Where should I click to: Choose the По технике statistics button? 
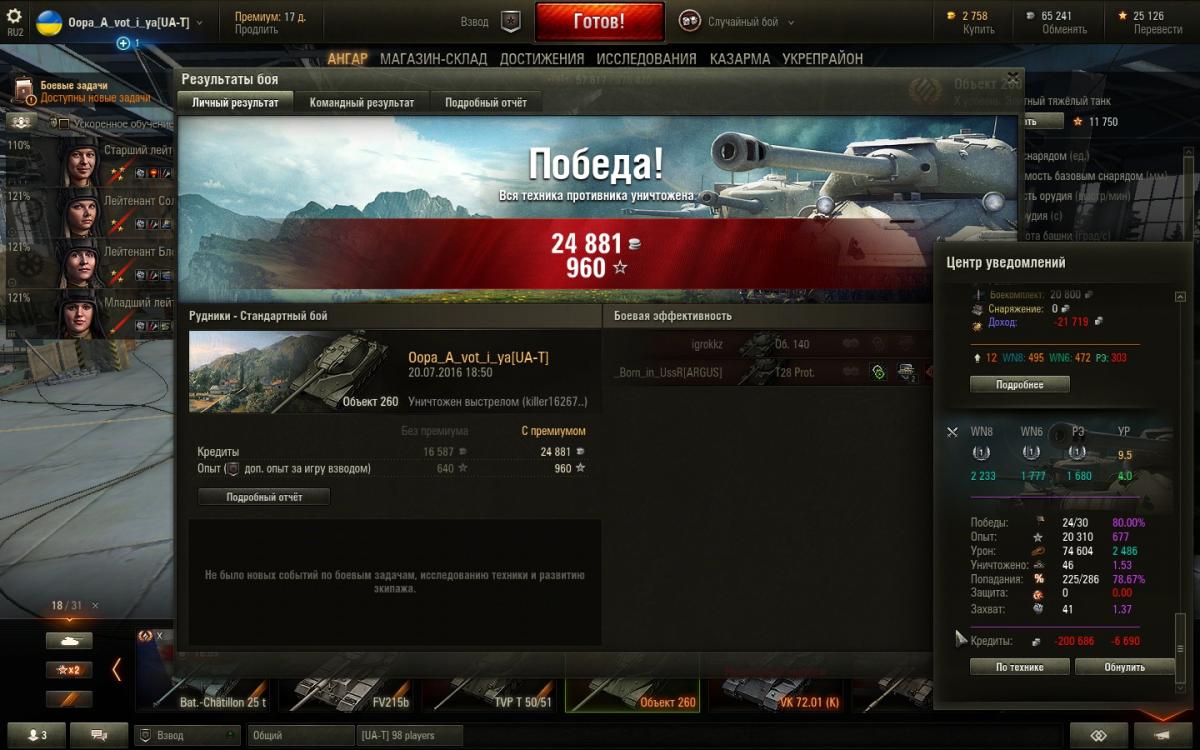pos(1019,667)
